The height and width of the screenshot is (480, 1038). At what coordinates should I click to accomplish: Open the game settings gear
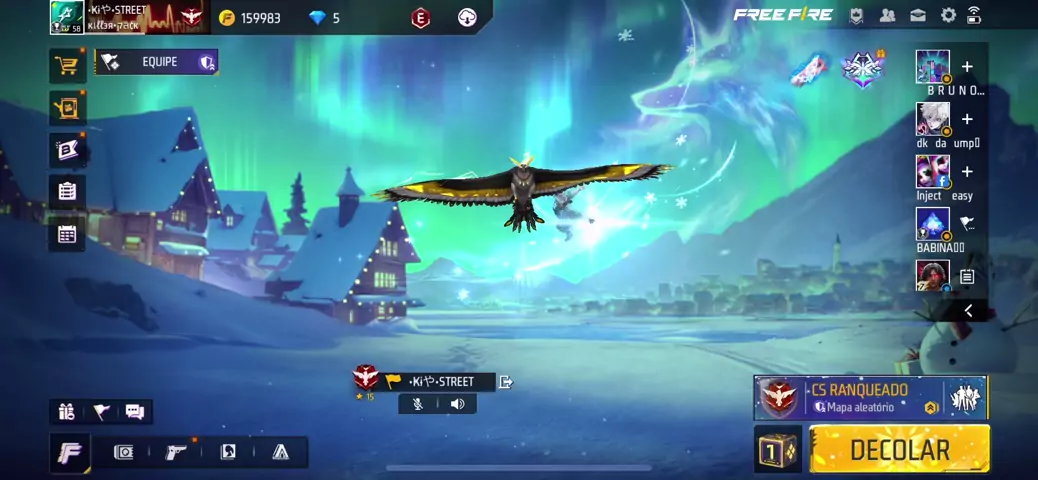(x=948, y=15)
